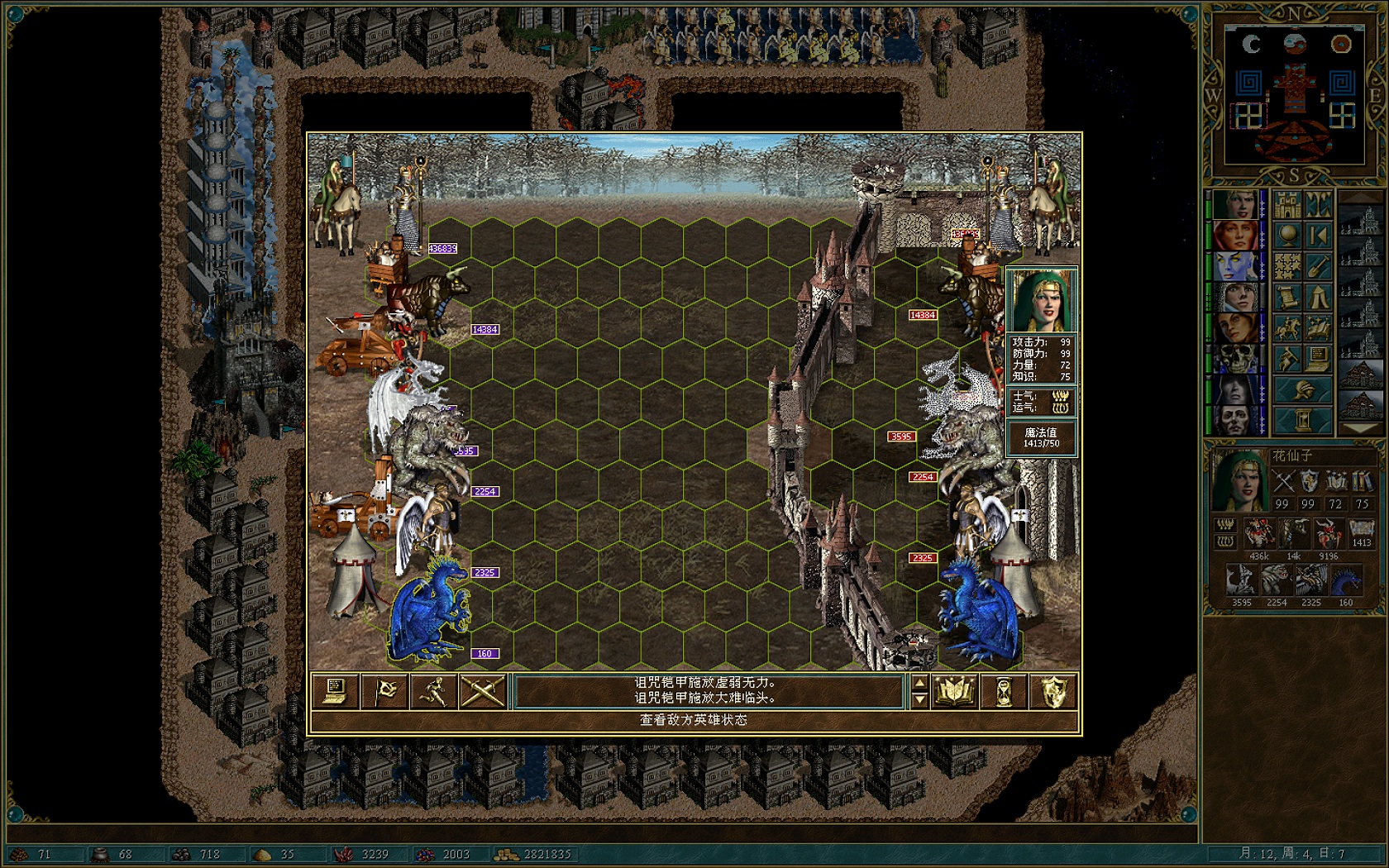
Task: Open the spellbook in the combat bar
Action: click(x=954, y=692)
